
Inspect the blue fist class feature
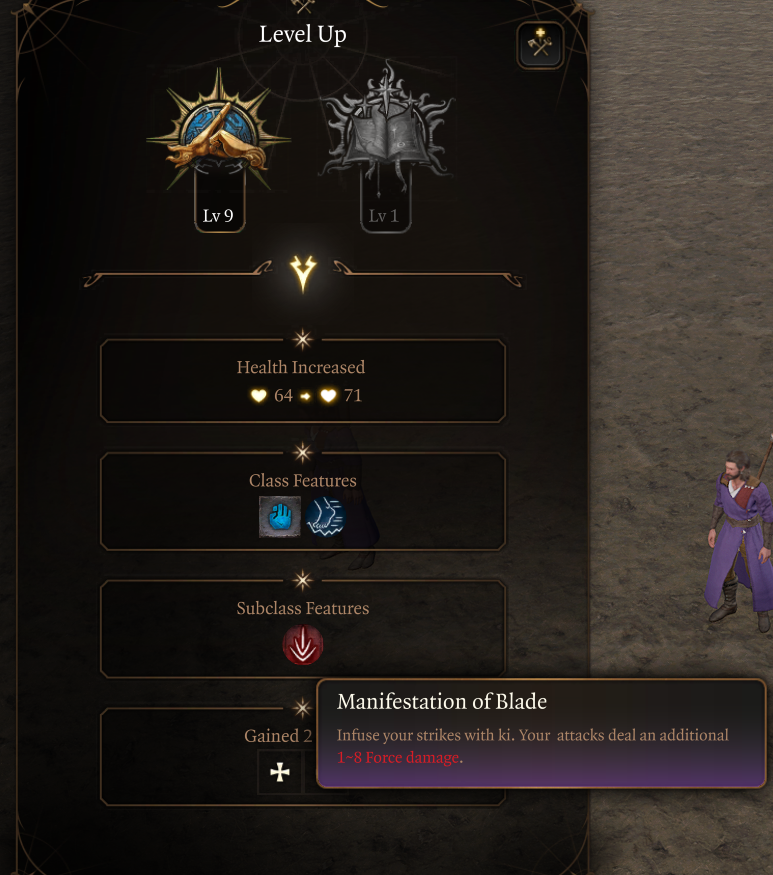(x=280, y=517)
